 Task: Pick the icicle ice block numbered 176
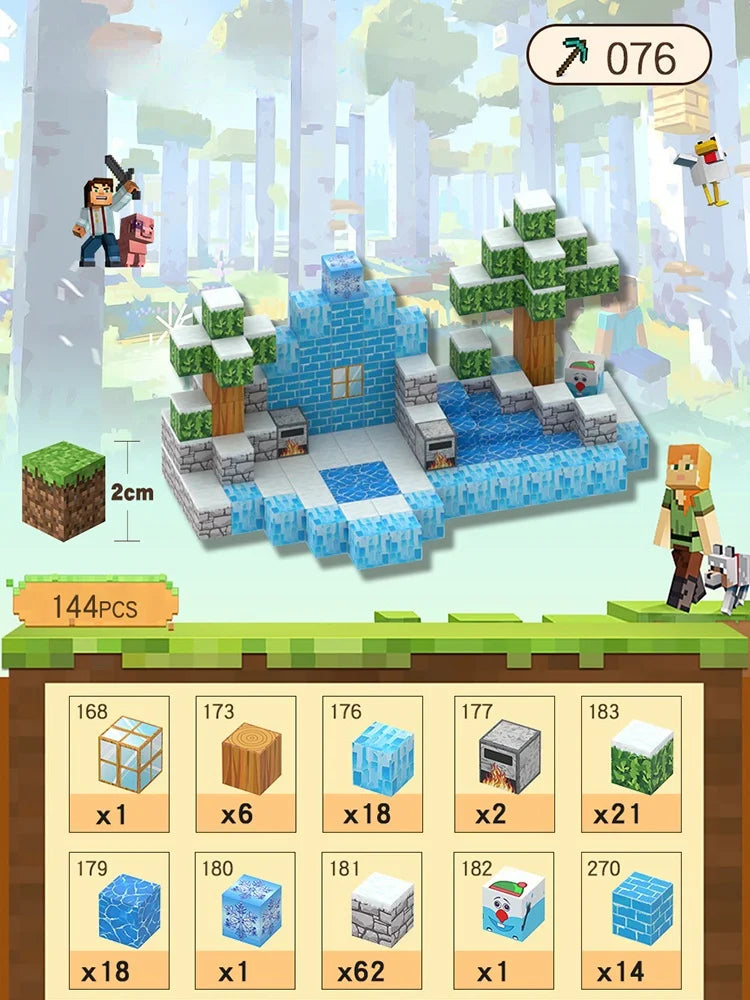pos(373,764)
